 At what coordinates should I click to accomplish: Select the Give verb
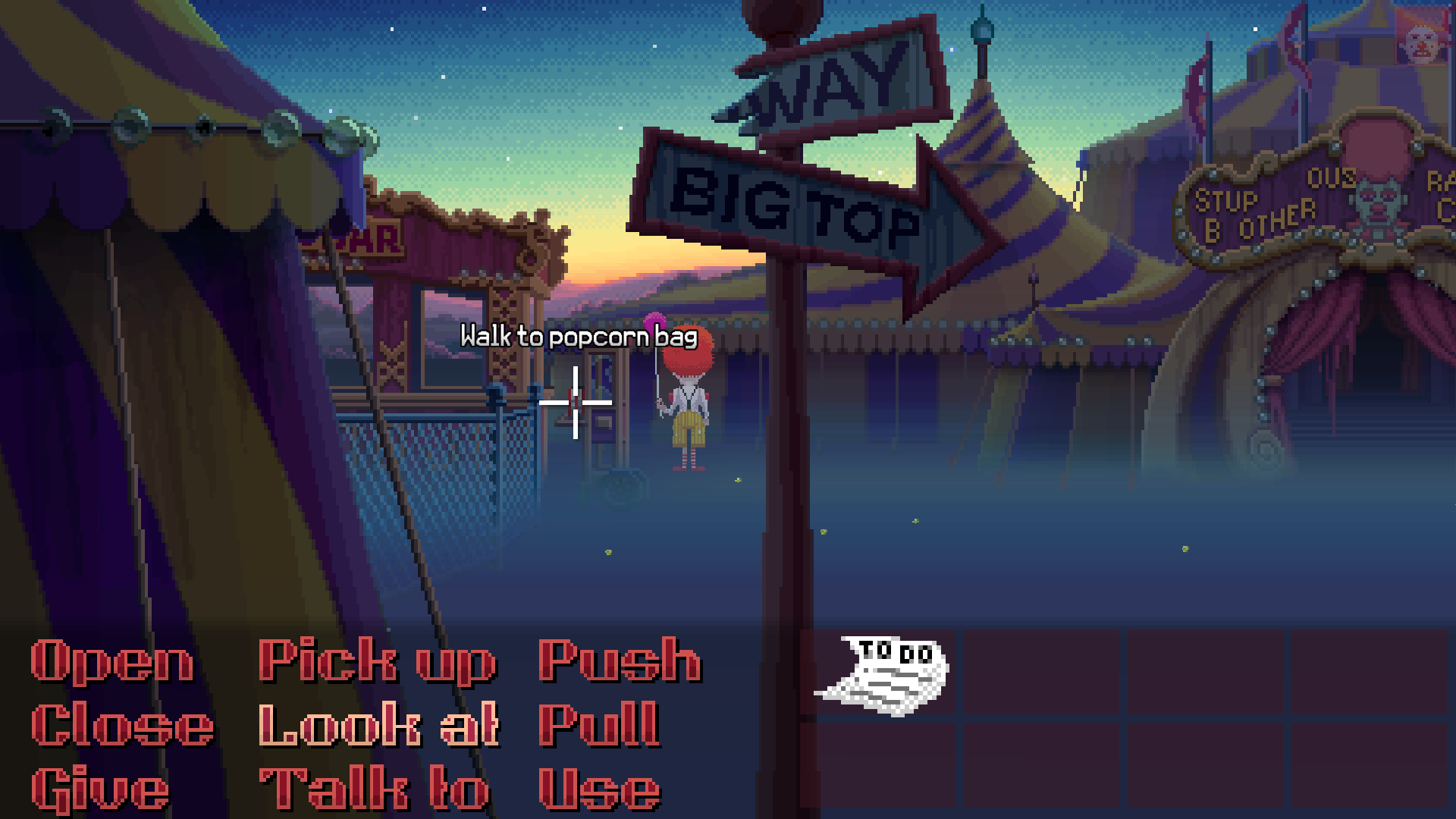(x=99, y=789)
